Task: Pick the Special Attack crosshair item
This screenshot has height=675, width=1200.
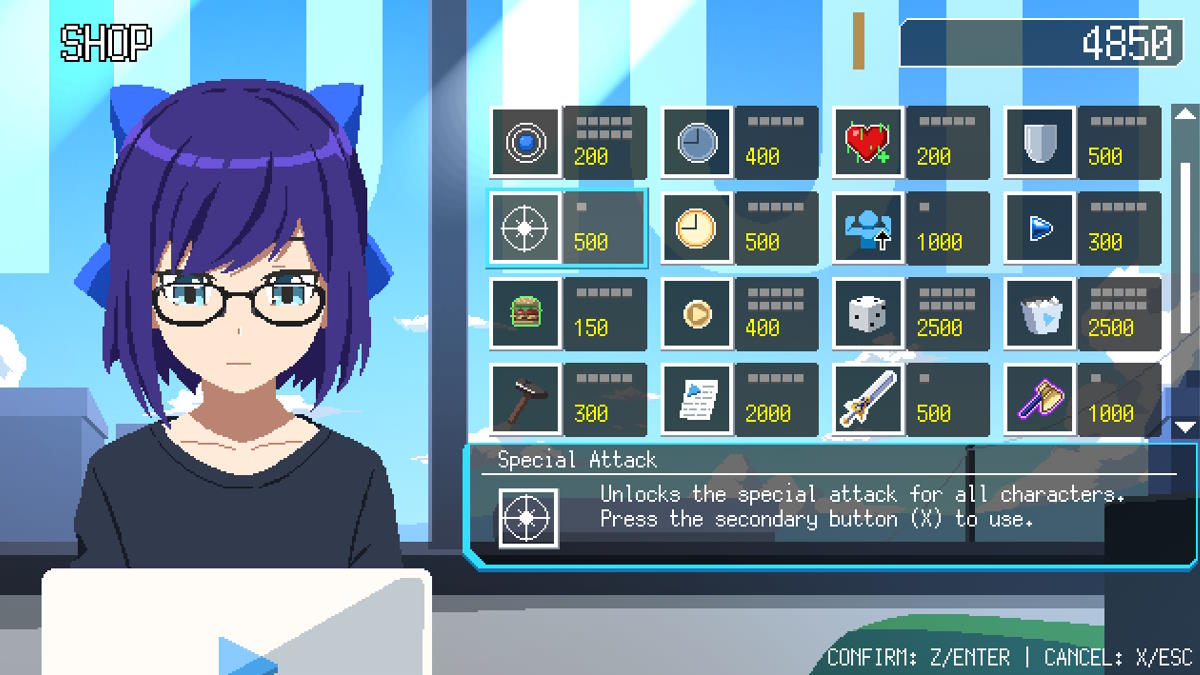Action: click(526, 229)
